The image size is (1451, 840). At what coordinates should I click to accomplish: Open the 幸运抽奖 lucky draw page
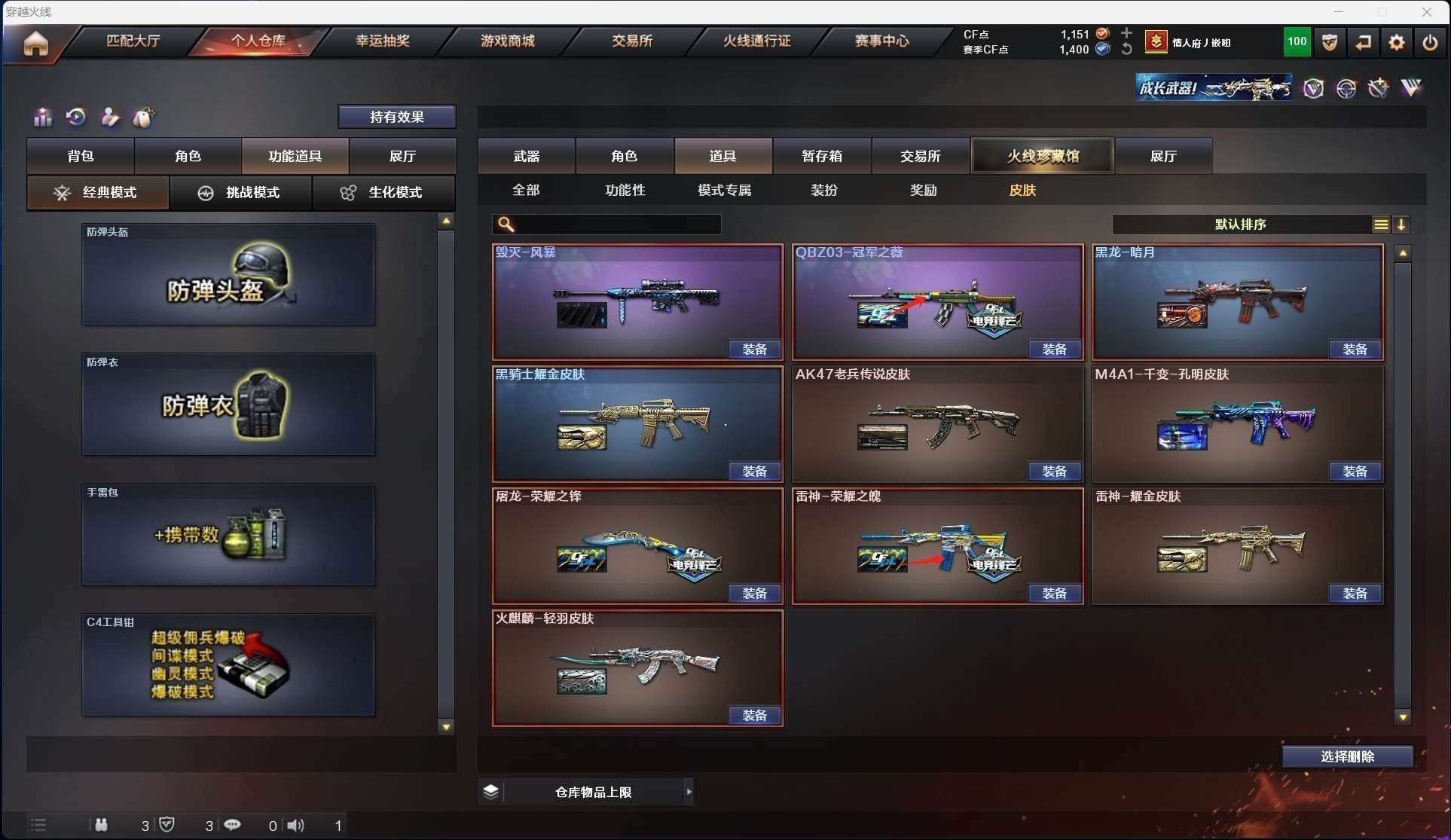[x=383, y=41]
